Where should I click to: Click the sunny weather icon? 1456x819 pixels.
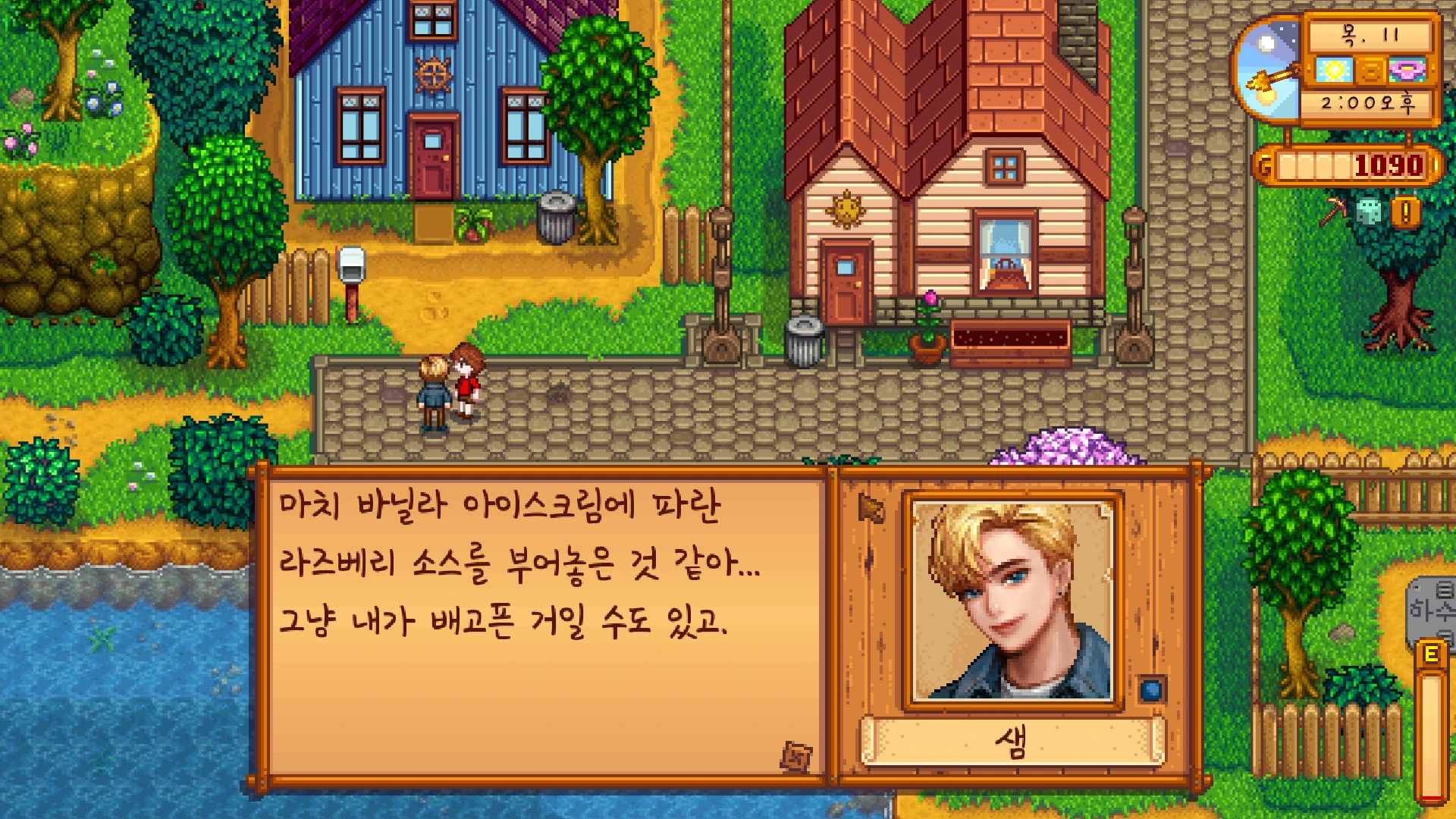pos(1334,71)
